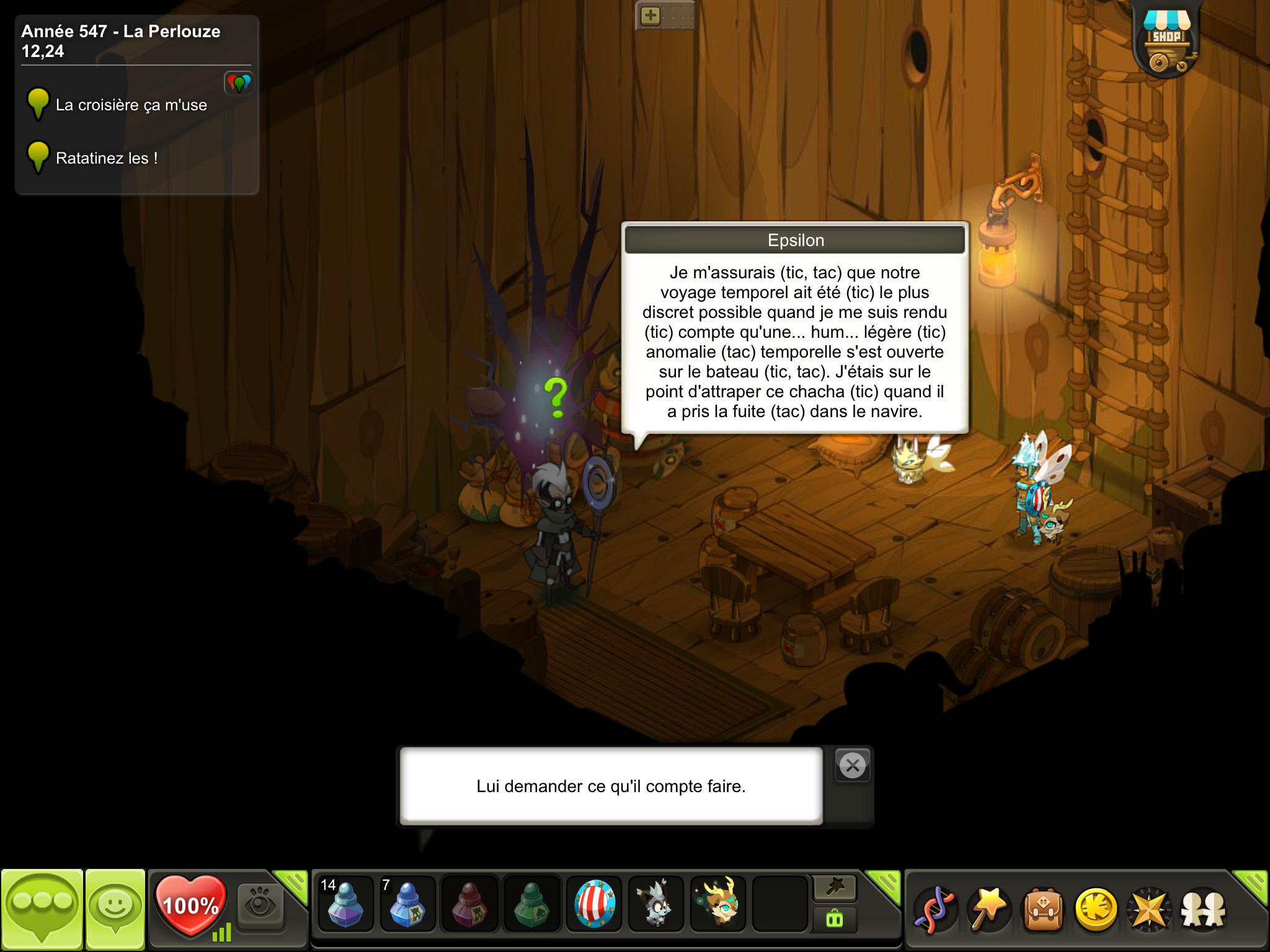Open the DNA helix characteristics menu

tap(935, 909)
